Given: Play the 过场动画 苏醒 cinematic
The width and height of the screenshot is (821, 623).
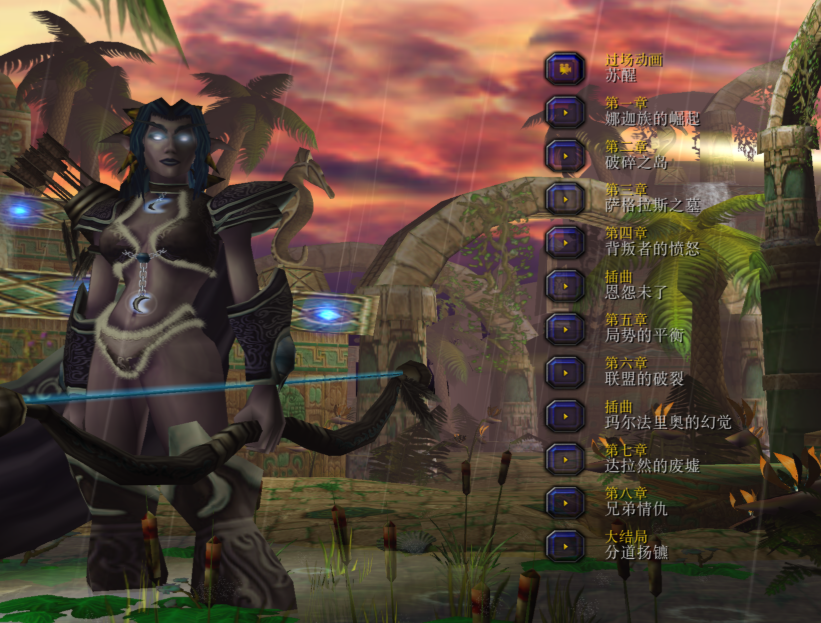Looking at the screenshot, I should 565,68.
